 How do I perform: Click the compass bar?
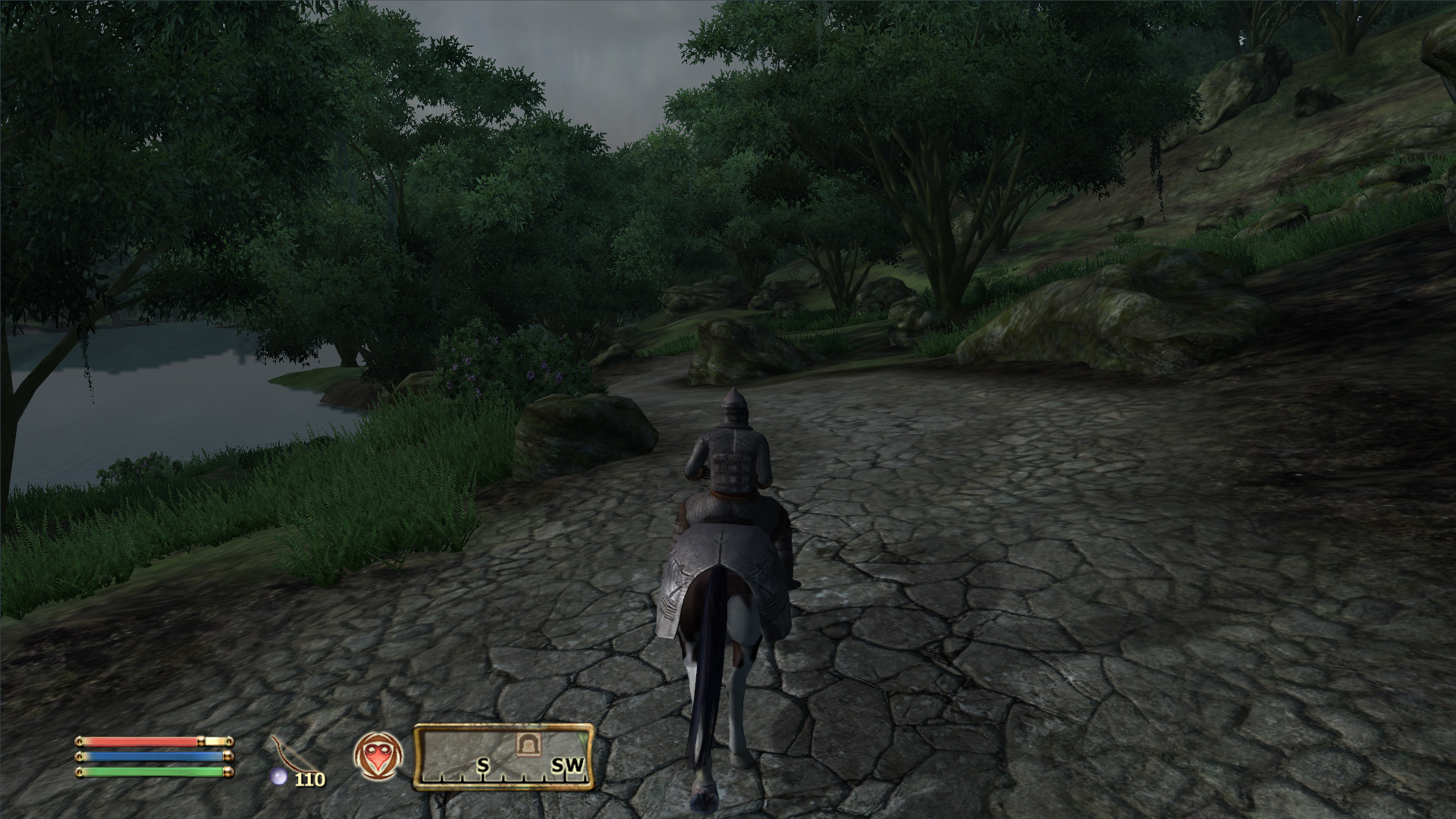pyautogui.click(x=503, y=757)
